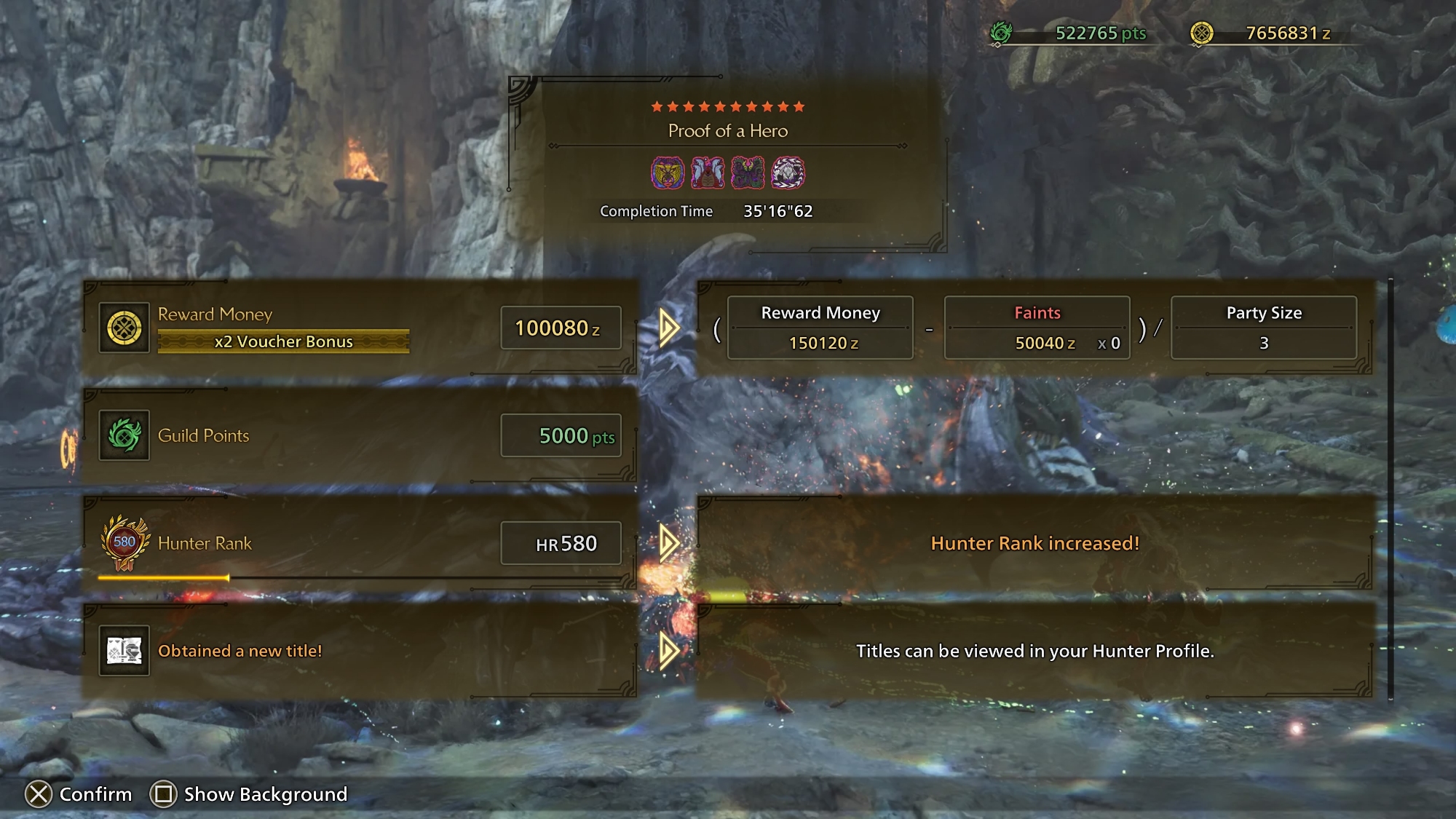Viewport: 1456px width, 819px height.
Task: Click the gold zenny coin icon beside Reward Money
Action: coord(124,328)
